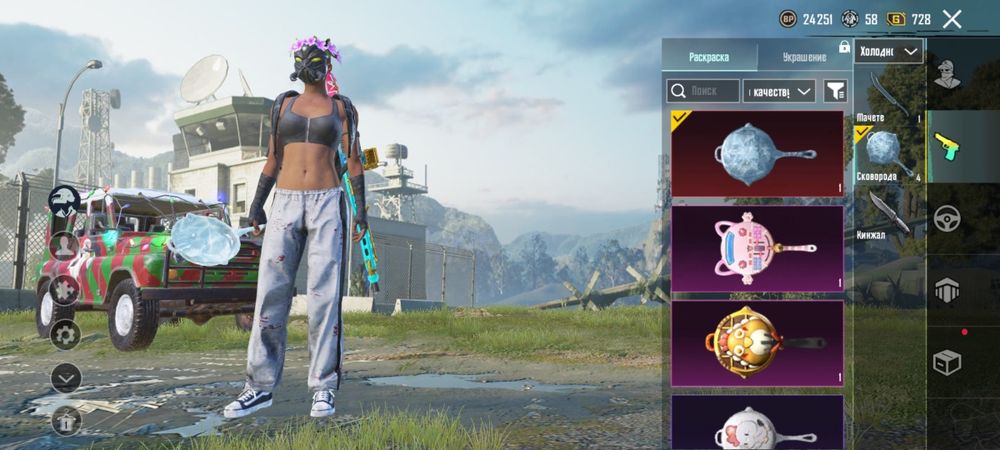Select the golden tiger frying pan skin

[757, 343]
